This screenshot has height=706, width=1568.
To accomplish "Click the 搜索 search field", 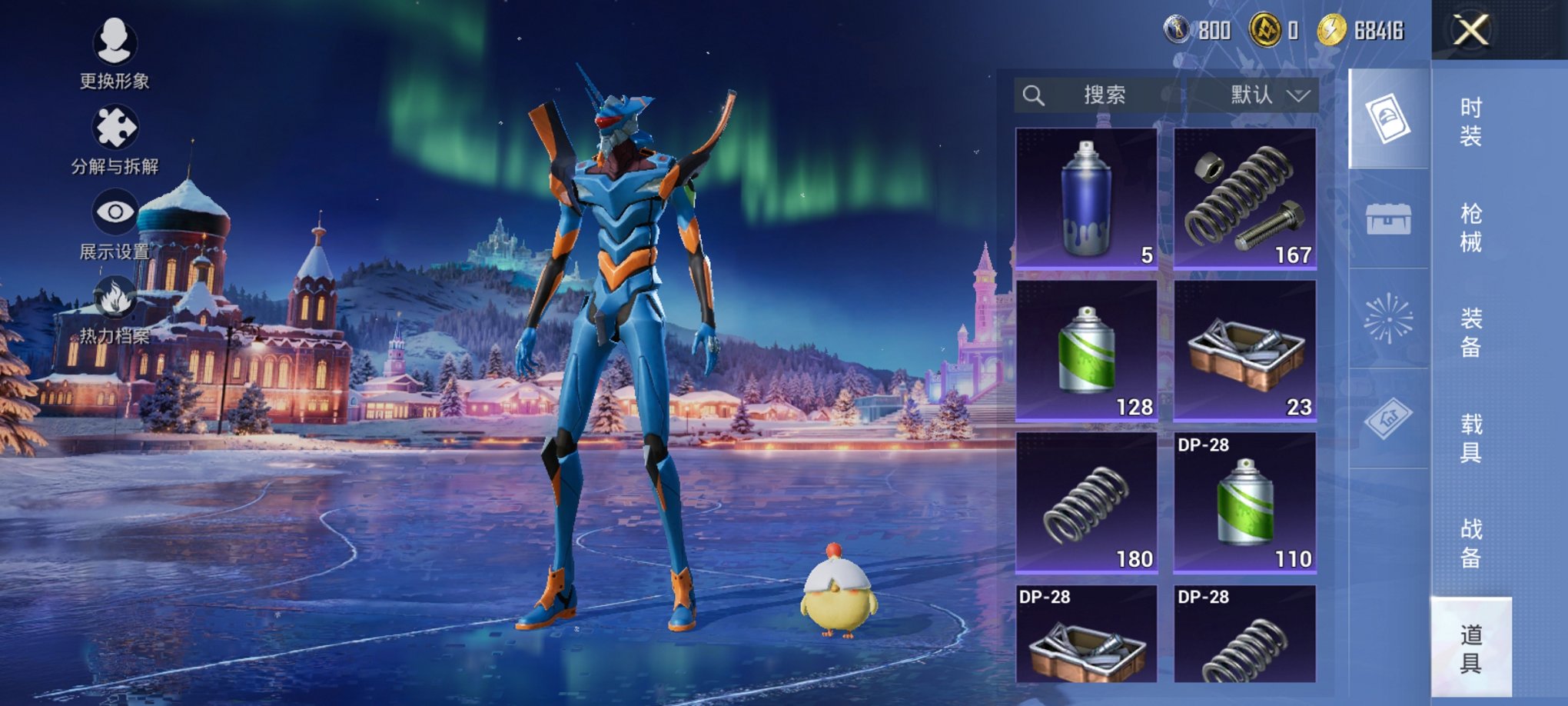I will pos(1098,95).
